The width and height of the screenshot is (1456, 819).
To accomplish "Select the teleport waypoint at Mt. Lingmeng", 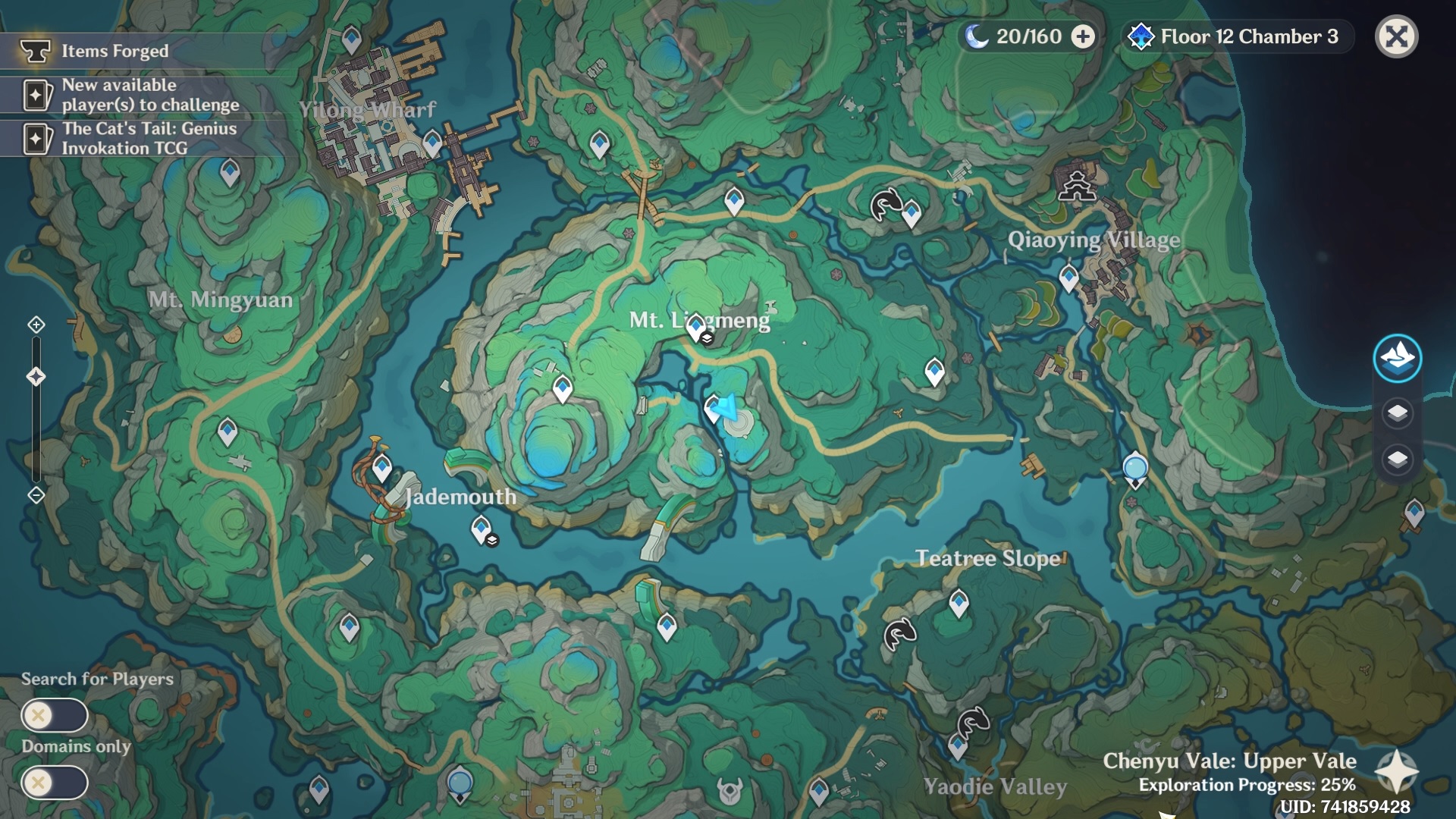I will point(696,327).
